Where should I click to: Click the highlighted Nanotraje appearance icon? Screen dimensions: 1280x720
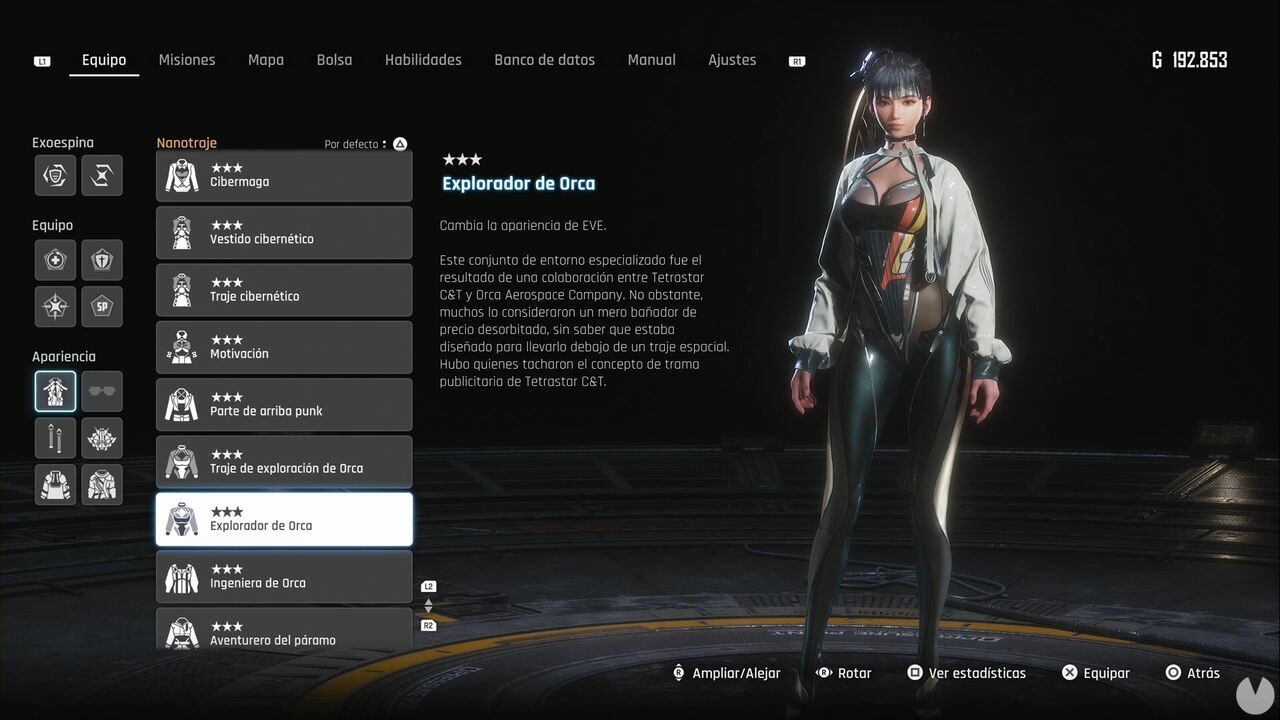[55, 391]
